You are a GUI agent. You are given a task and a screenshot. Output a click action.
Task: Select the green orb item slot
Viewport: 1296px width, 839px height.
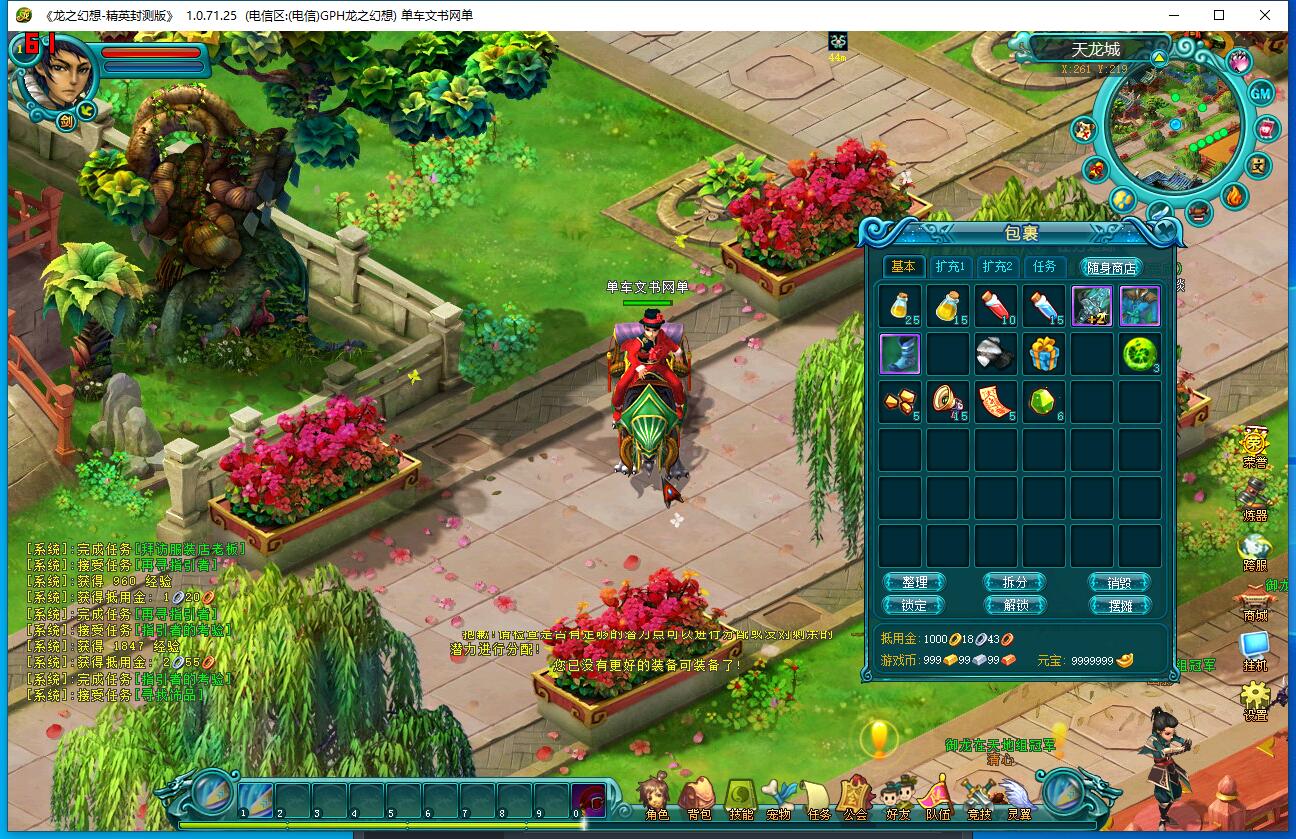coord(1139,354)
